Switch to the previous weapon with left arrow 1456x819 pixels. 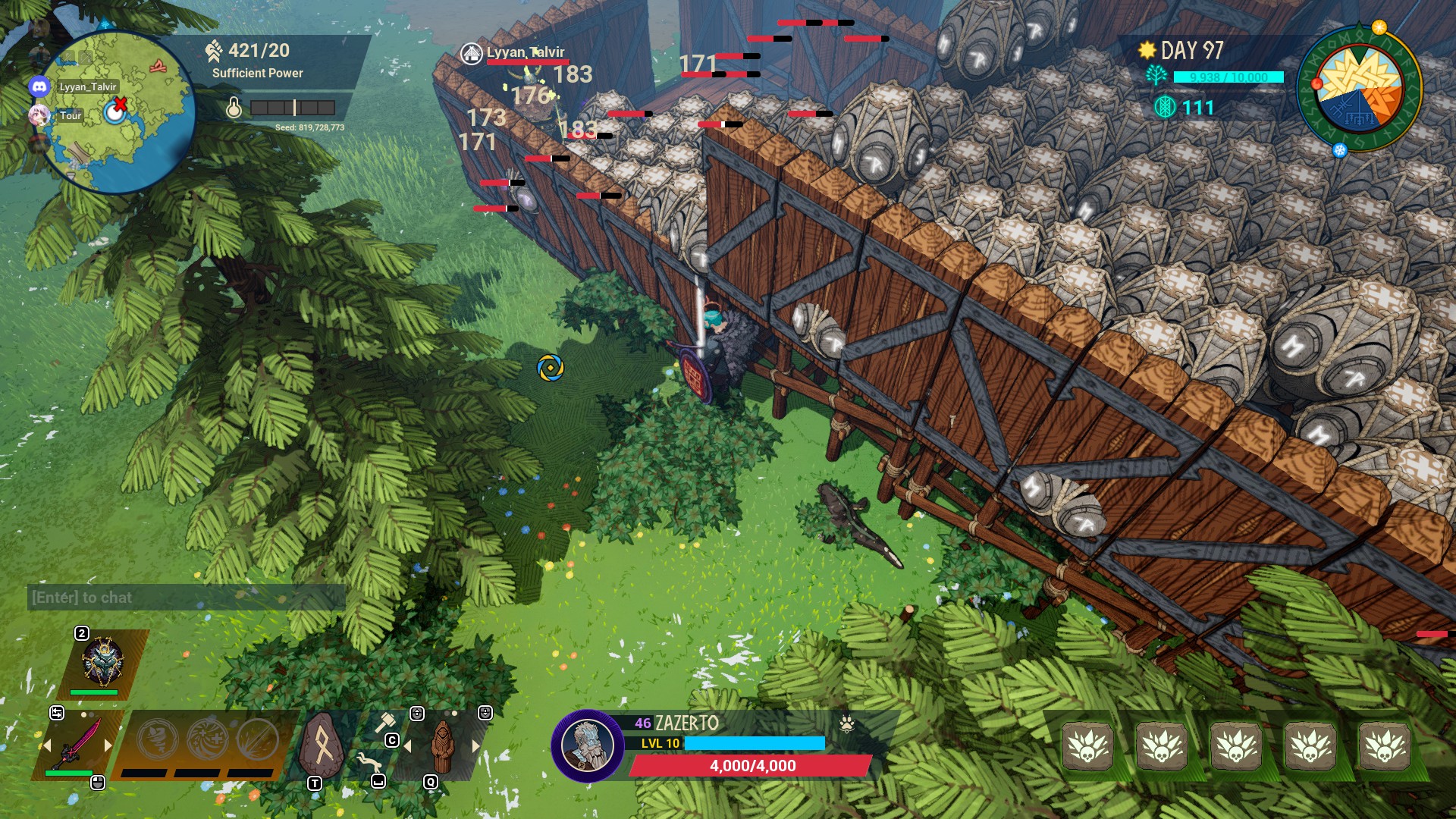(x=46, y=745)
